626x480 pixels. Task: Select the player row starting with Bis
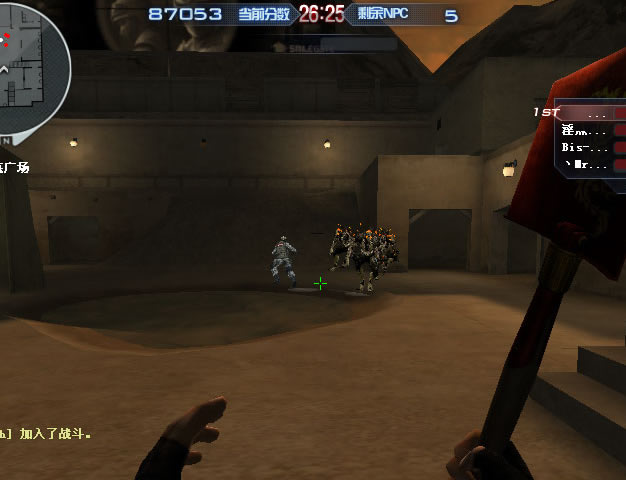coord(590,147)
